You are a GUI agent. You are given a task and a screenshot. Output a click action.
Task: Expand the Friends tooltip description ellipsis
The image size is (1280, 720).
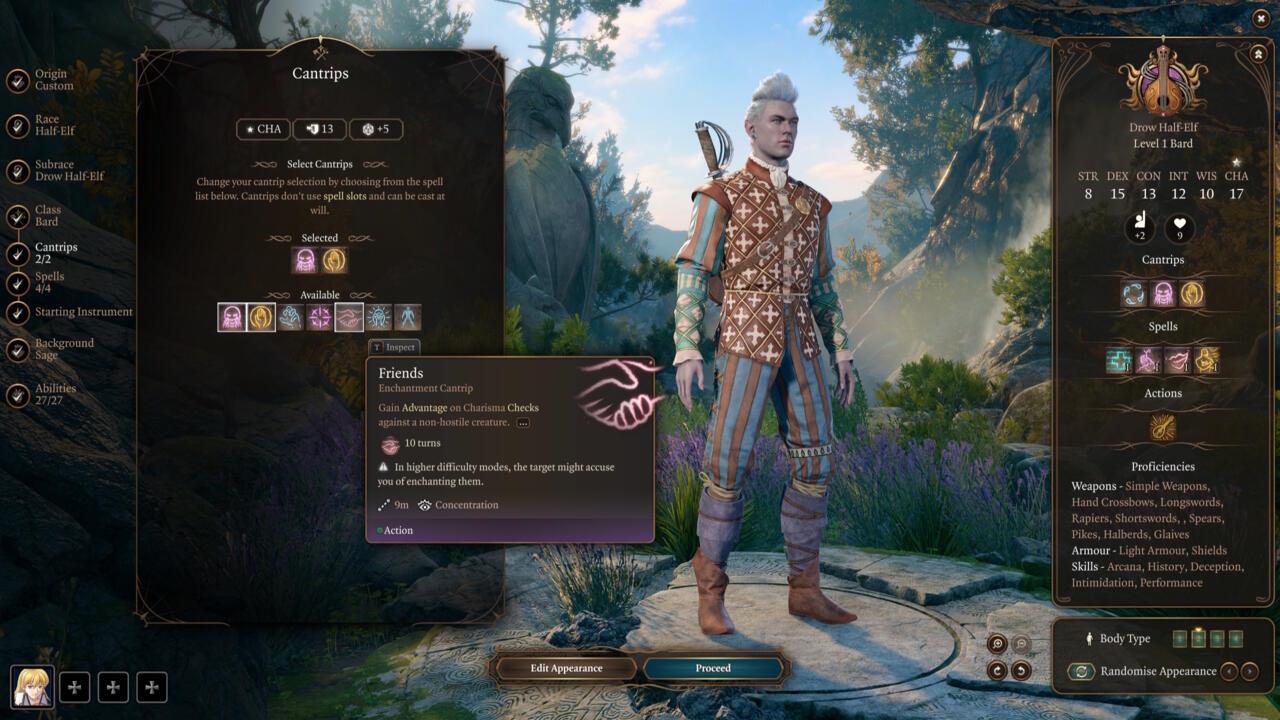523,423
